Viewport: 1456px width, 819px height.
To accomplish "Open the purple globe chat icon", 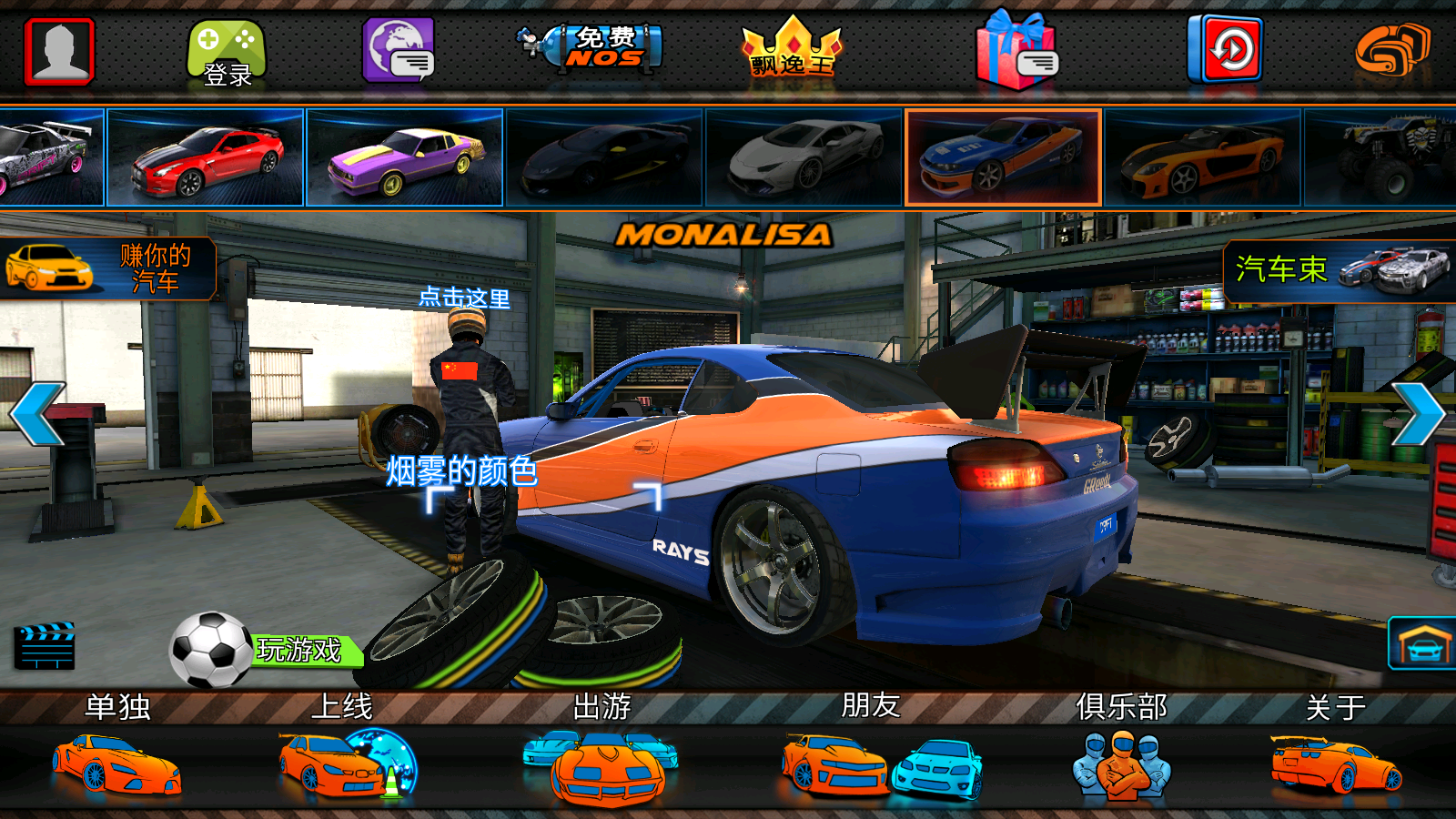I will point(399,51).
